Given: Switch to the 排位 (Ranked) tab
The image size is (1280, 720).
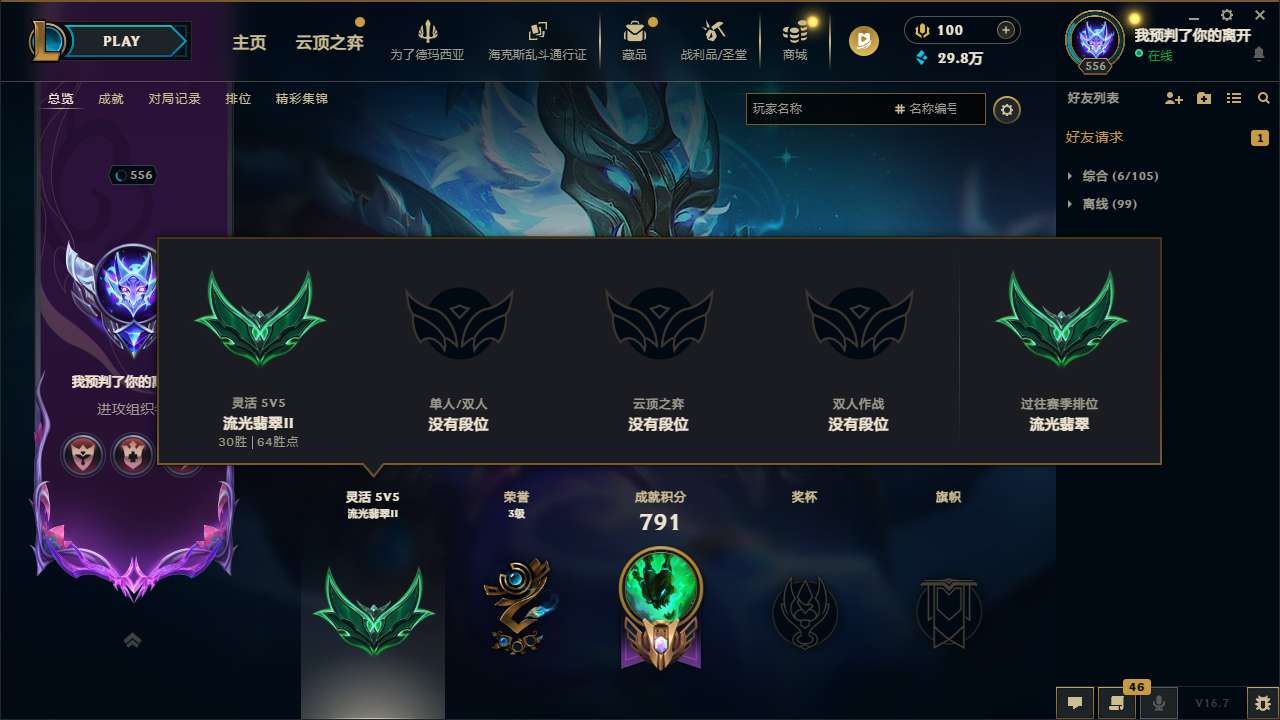Looking at the screenshot, I should (x=238, y=98).
